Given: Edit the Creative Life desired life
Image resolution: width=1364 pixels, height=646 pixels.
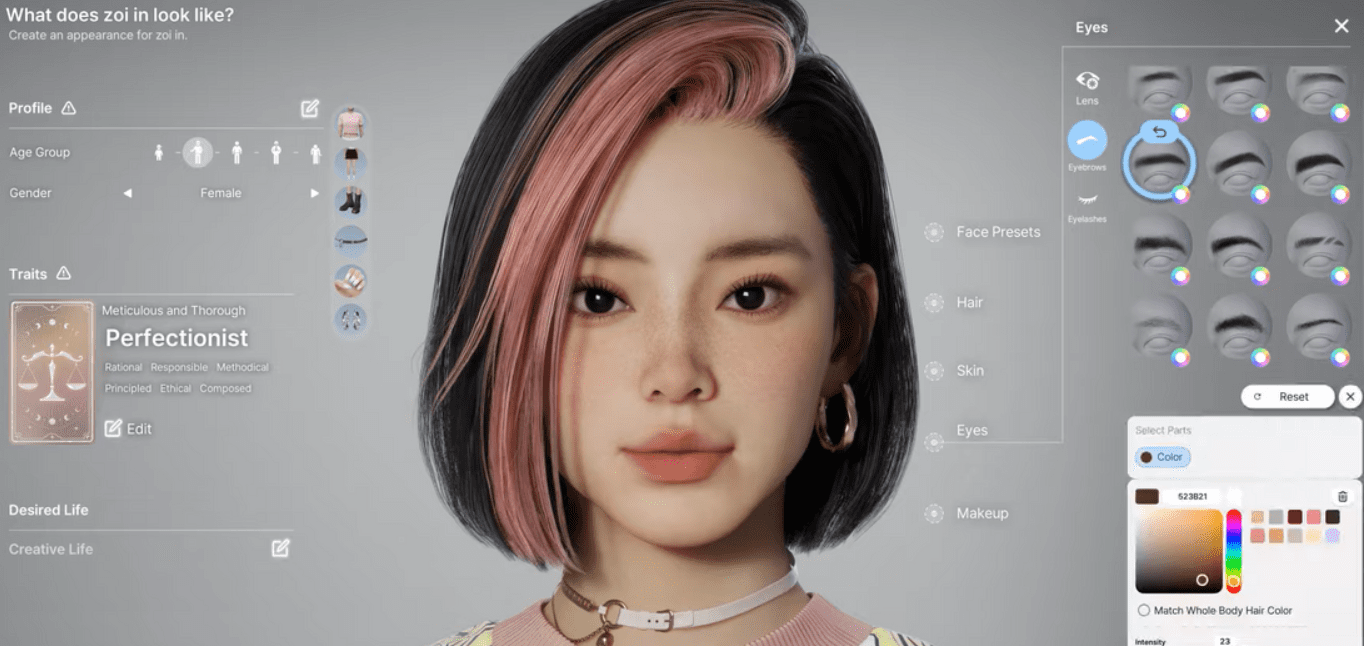Looking at the screenshot, I should coord(281,548).
